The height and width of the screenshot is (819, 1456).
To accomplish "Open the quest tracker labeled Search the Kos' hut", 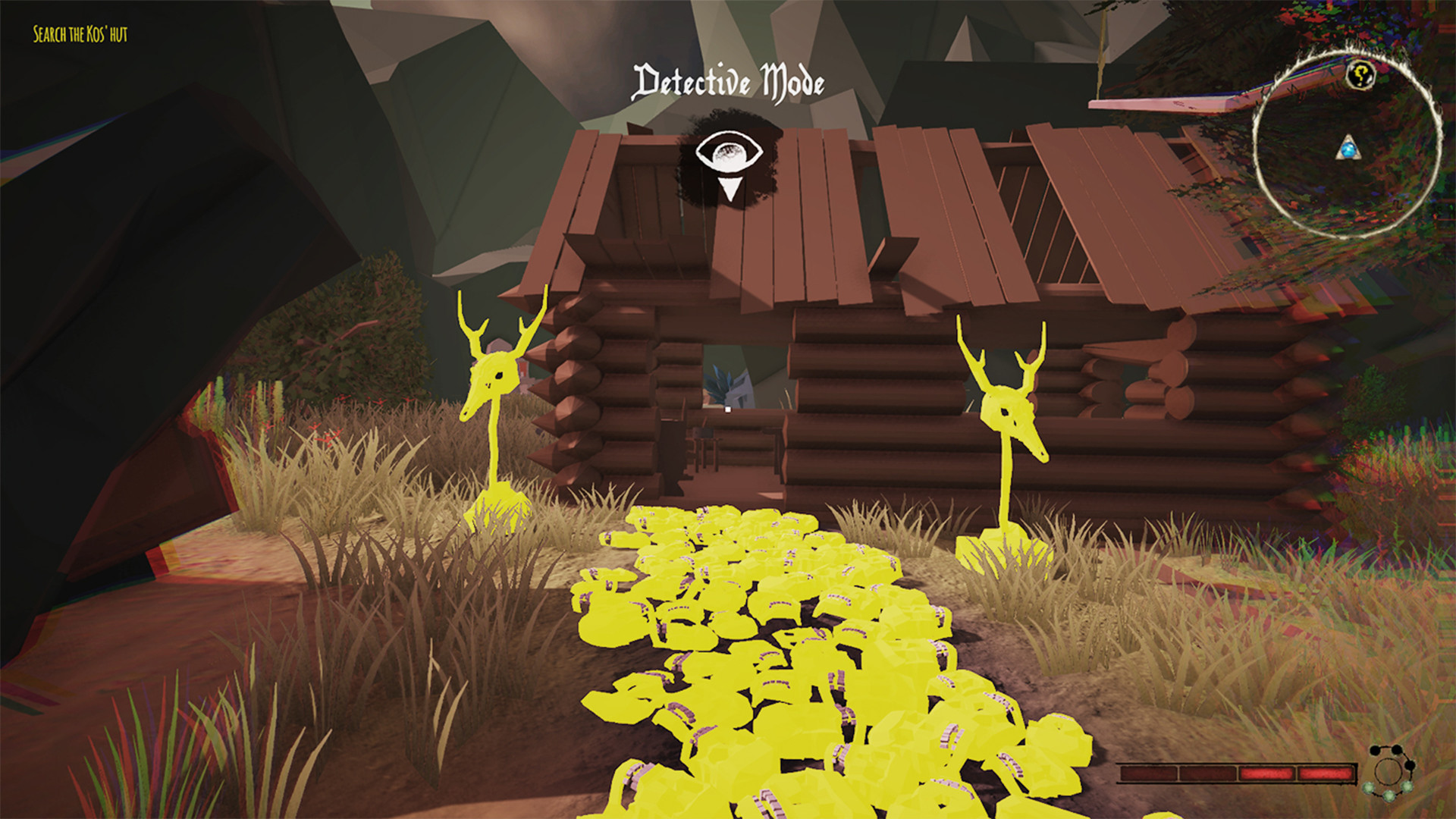I will pyautogui.click(x=80, y=34).
